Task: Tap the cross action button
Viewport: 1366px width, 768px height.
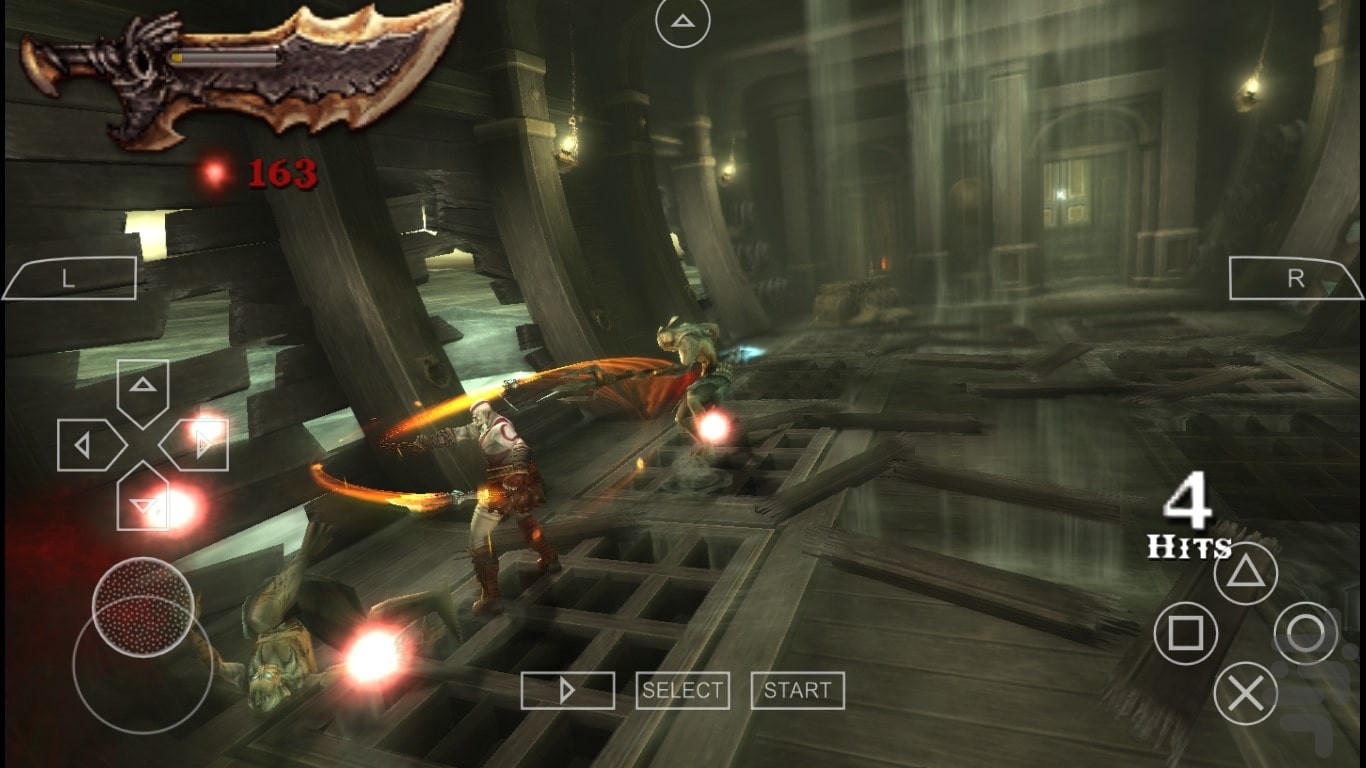Action: pos(1245,693)
